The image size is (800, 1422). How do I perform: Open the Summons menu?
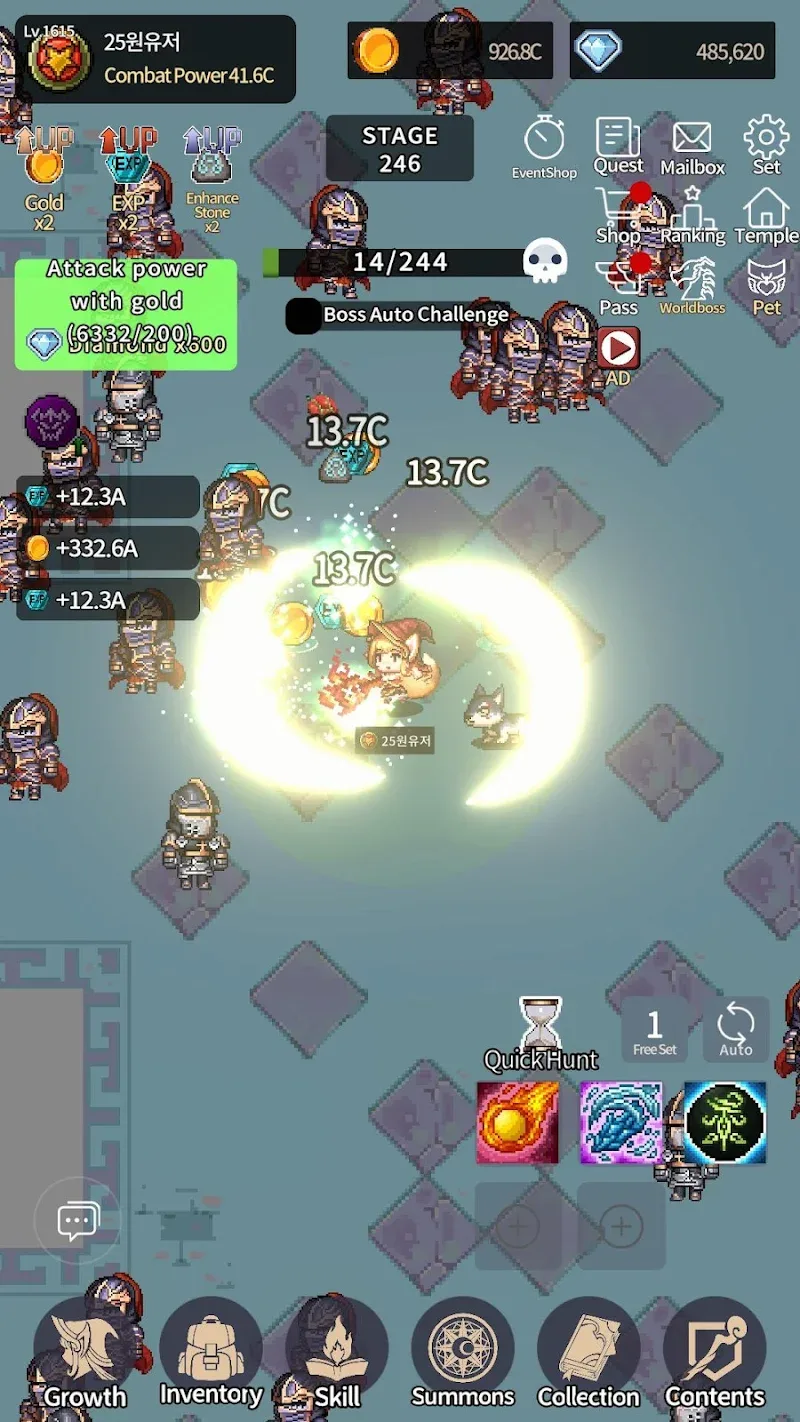[463, 1352]
